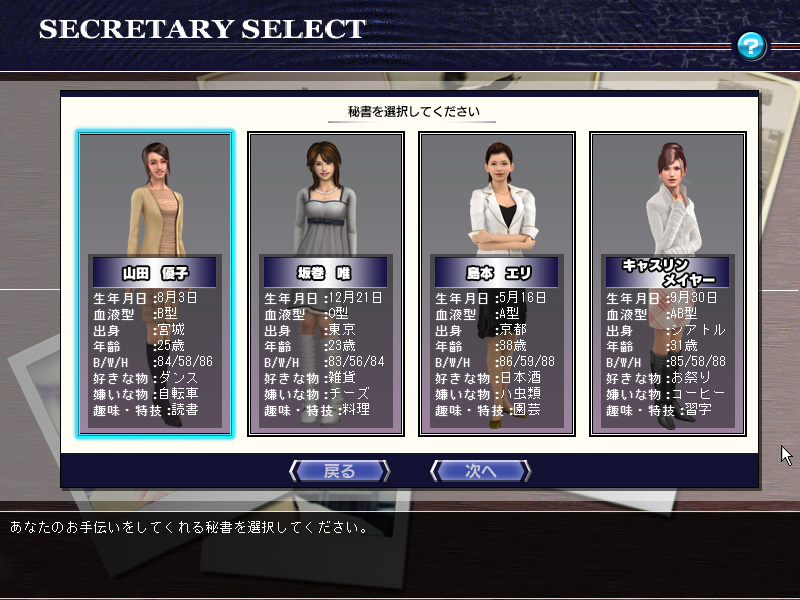Image resolution: width=800 pixels, height=600 pixels.
Task: Click the 戻る back button
Action: pos(339,471)
